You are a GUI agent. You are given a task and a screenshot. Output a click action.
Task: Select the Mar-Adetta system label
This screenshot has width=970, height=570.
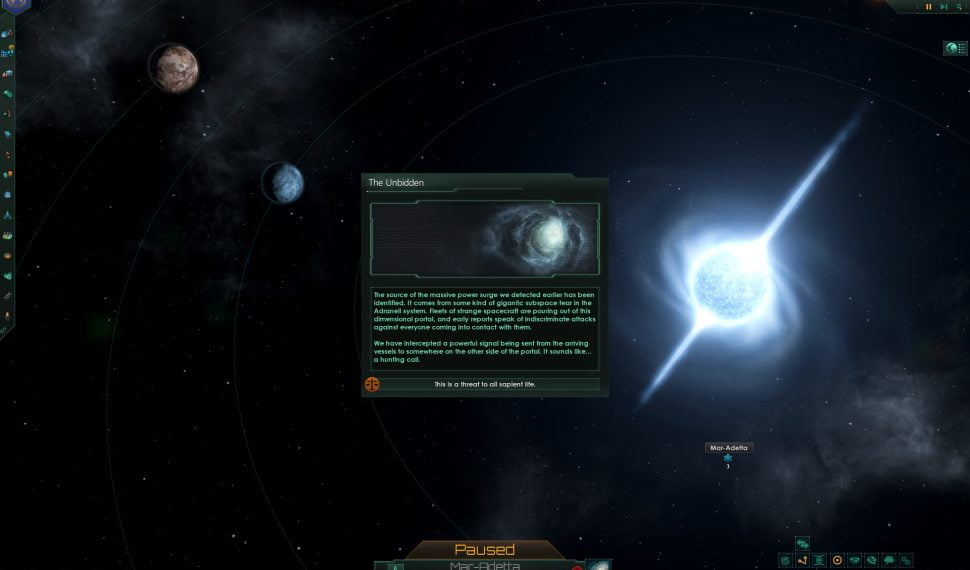click(x=729, y=448)
